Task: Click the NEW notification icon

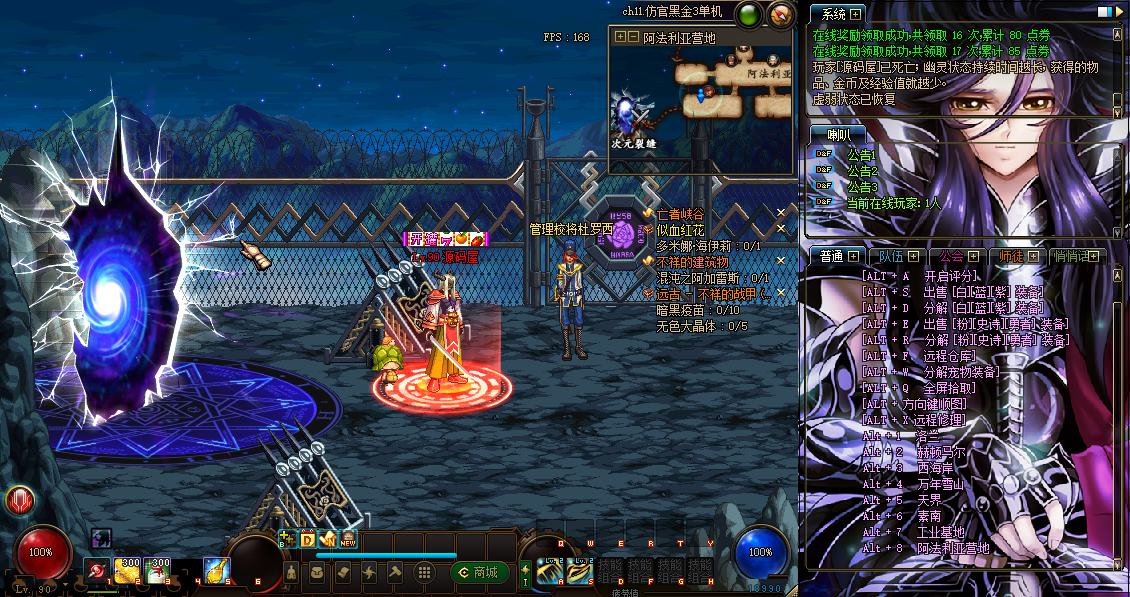Action: 348,540
